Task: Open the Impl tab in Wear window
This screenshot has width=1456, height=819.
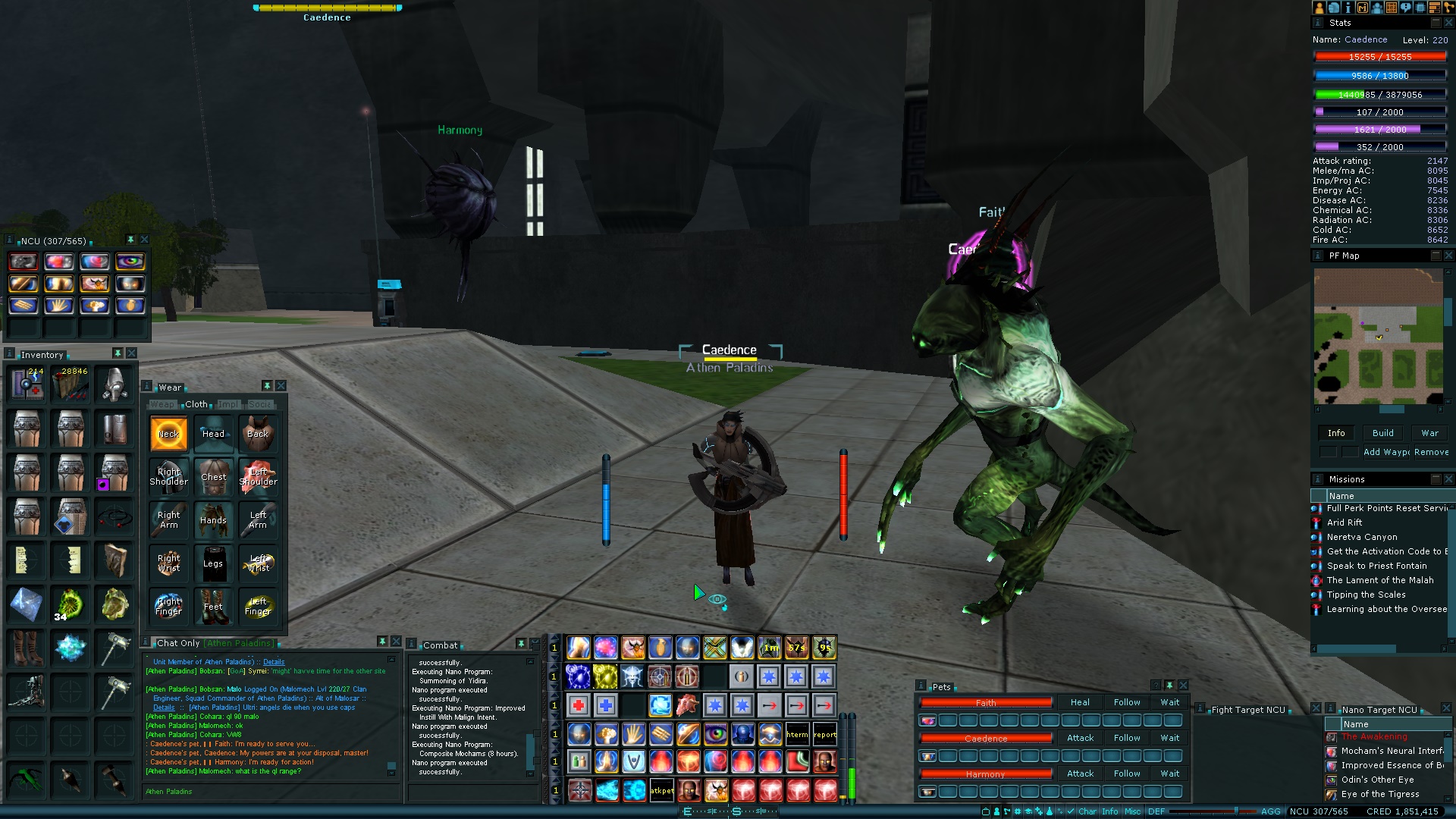Action: (x=227, y=404)
